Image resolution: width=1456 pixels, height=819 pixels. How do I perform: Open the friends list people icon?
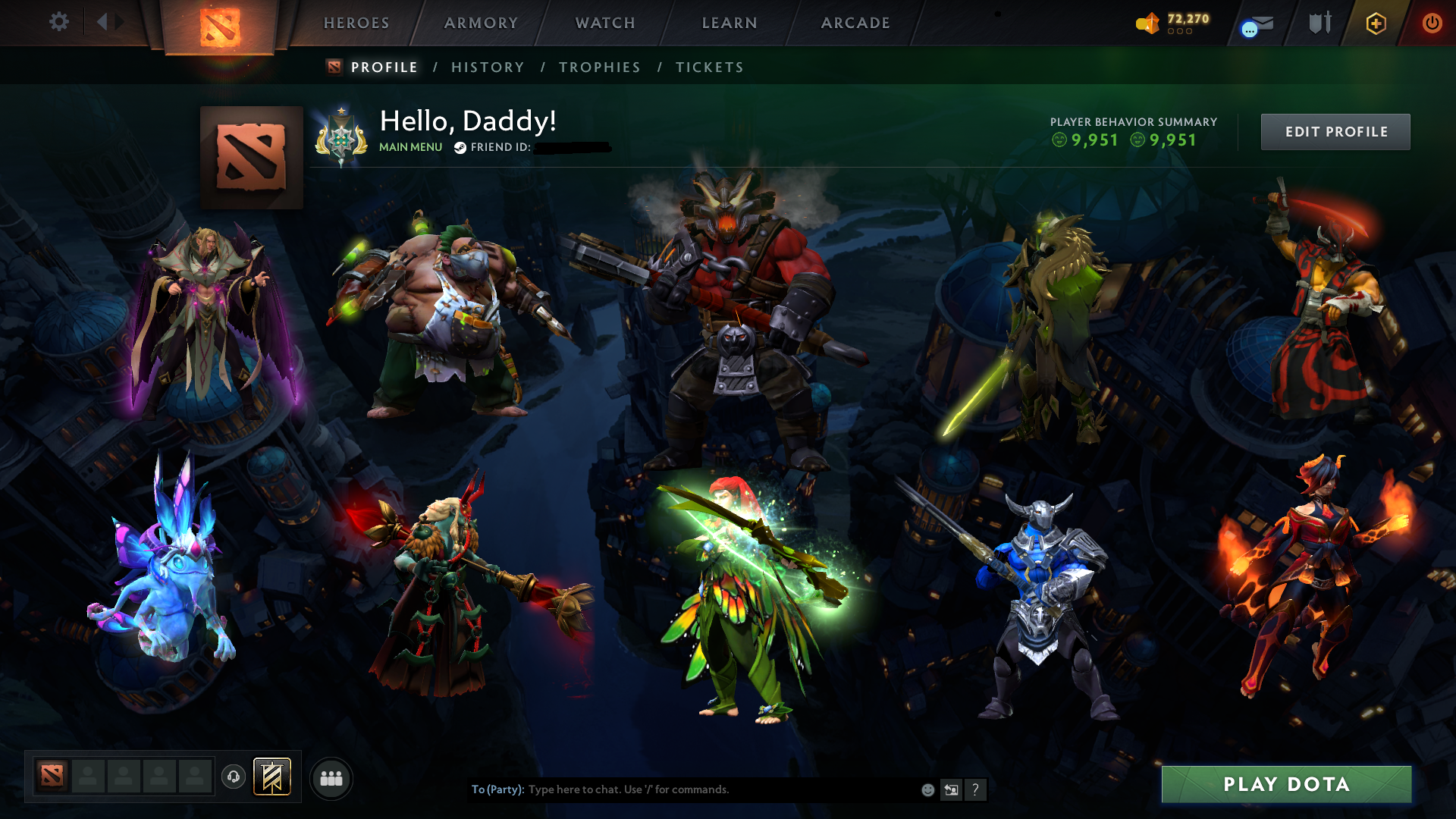point(331,777)
